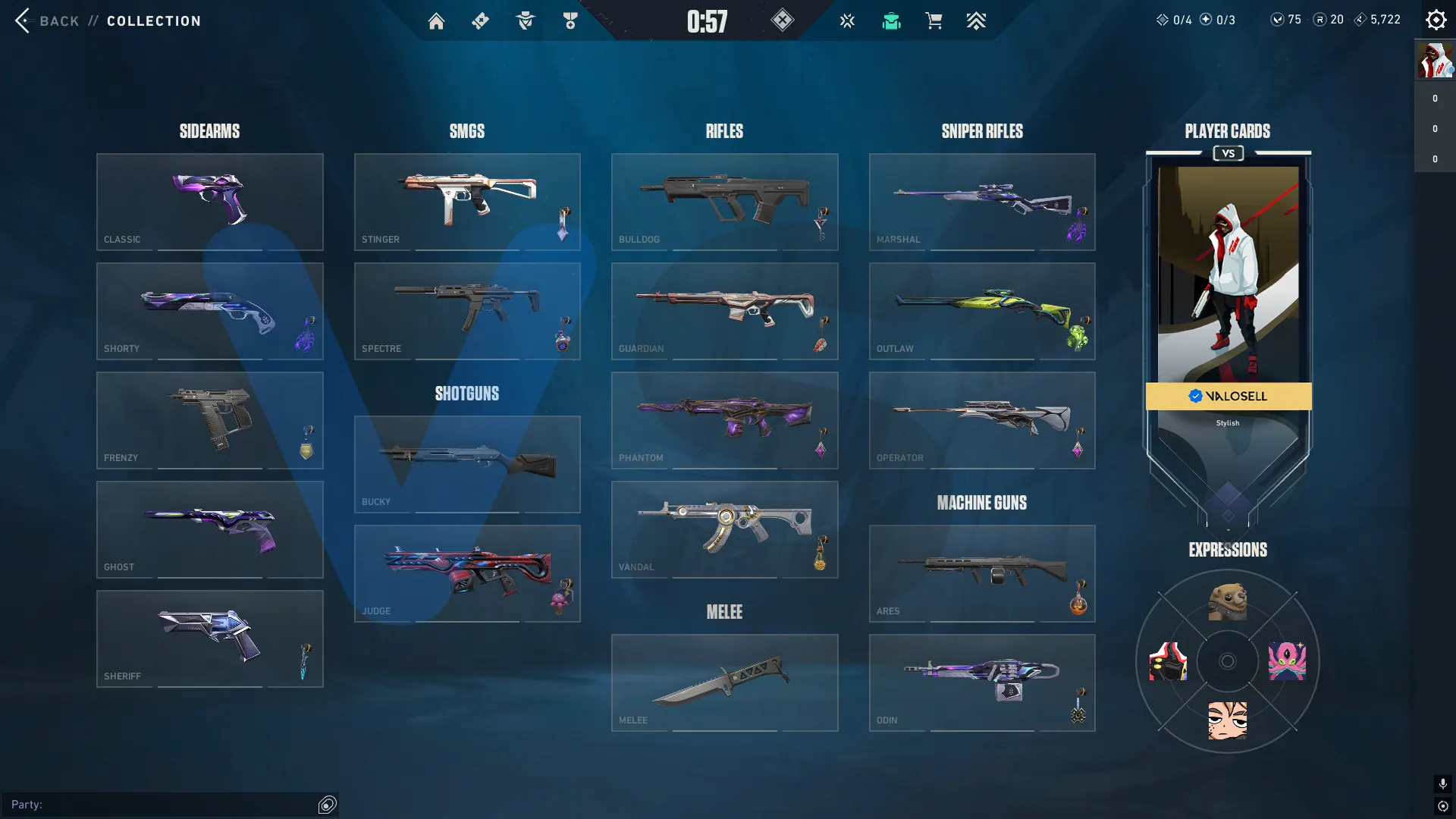Viewport: 1456px width, 819px height.
Task: Open the store cart icon
Action: tap(934, 21)
